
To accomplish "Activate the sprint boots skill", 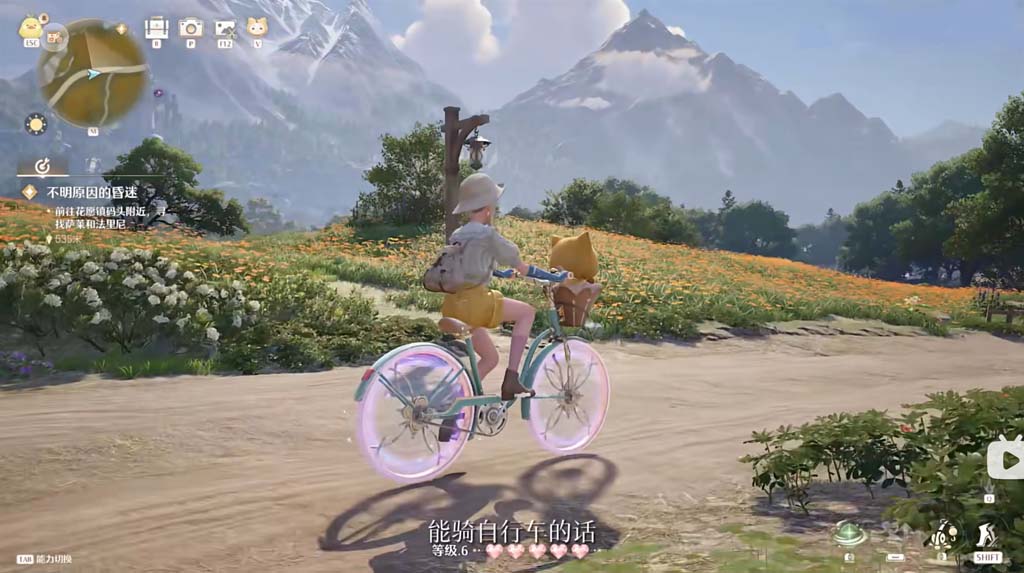I will tap(987, 535).
